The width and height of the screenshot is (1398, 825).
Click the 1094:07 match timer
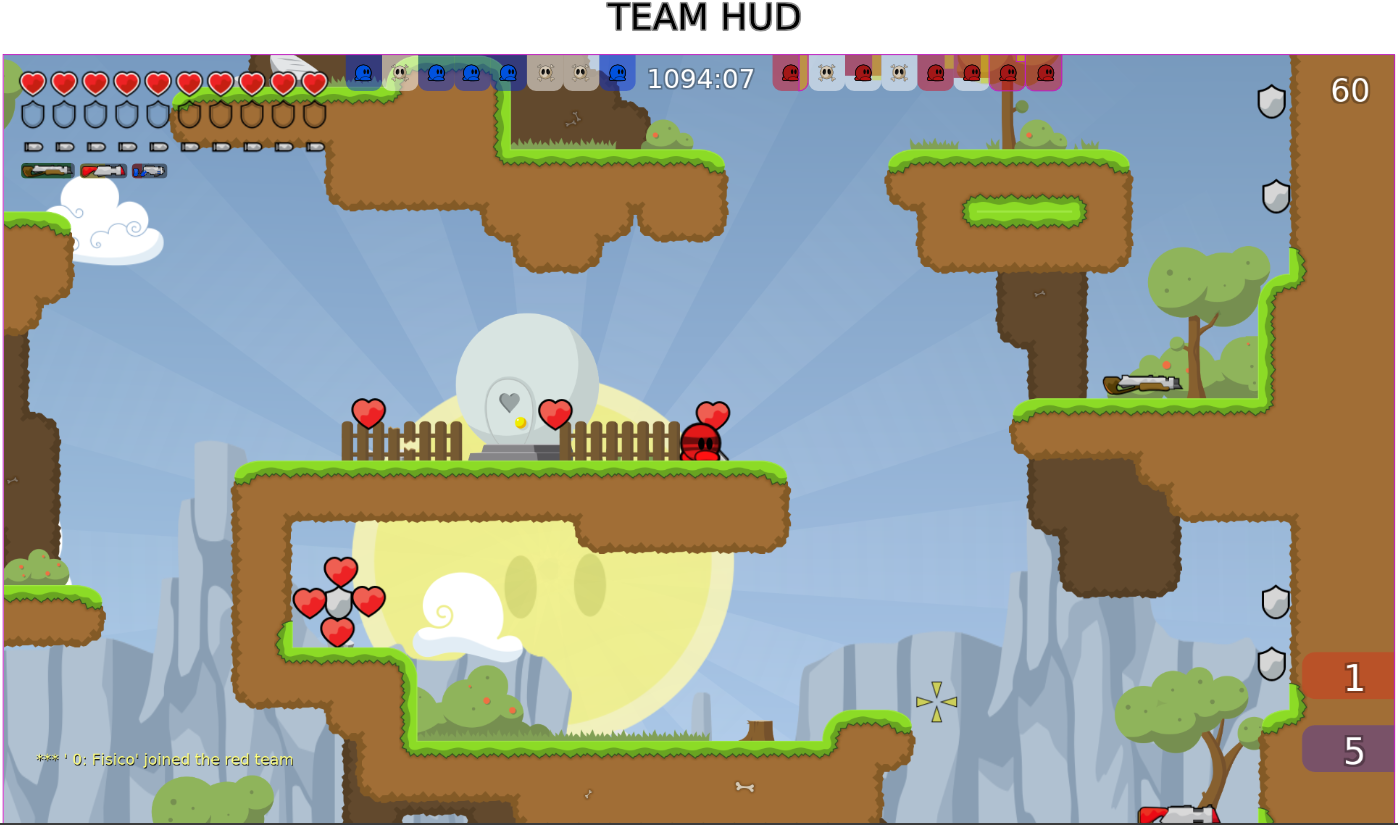click(698, 79)
